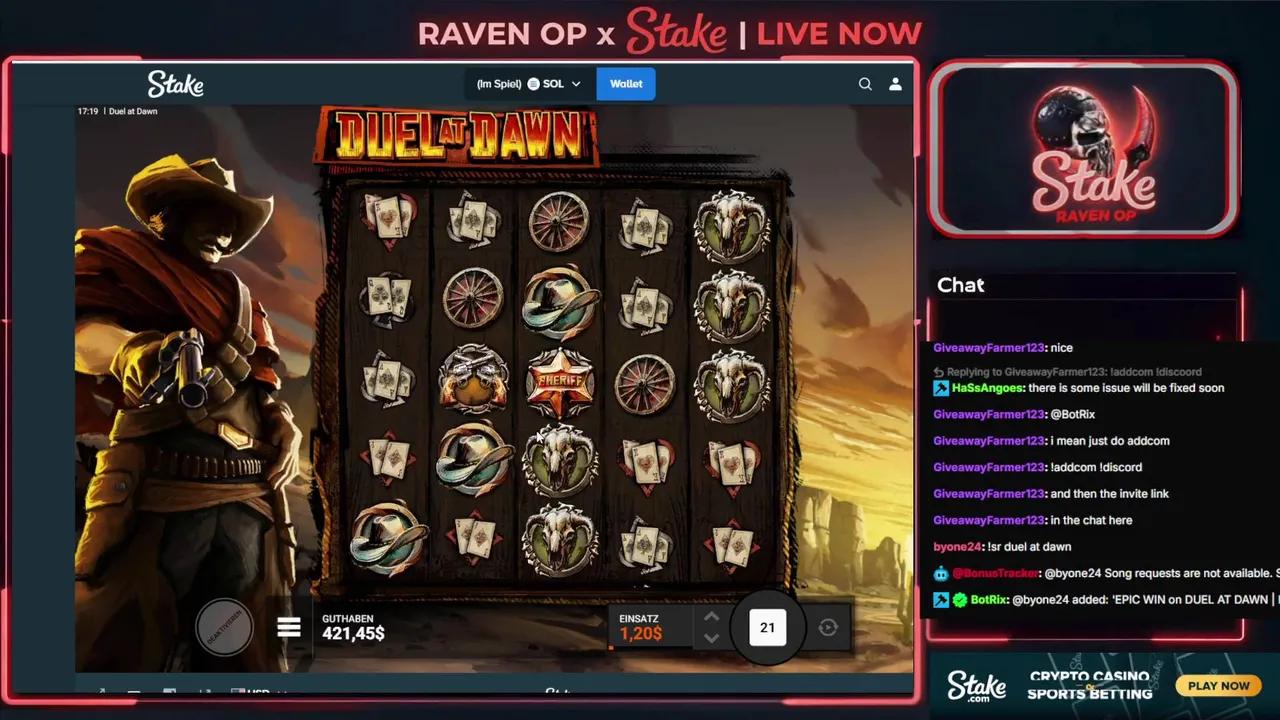Open the user profile icon top right

pos(895,84)
